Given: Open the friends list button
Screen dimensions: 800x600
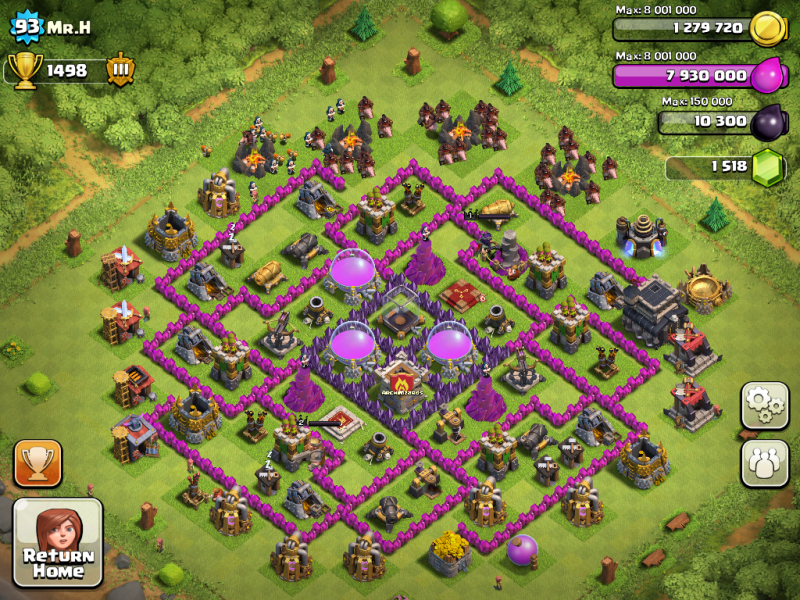Looking at the screenshot, I should (764, 463).
